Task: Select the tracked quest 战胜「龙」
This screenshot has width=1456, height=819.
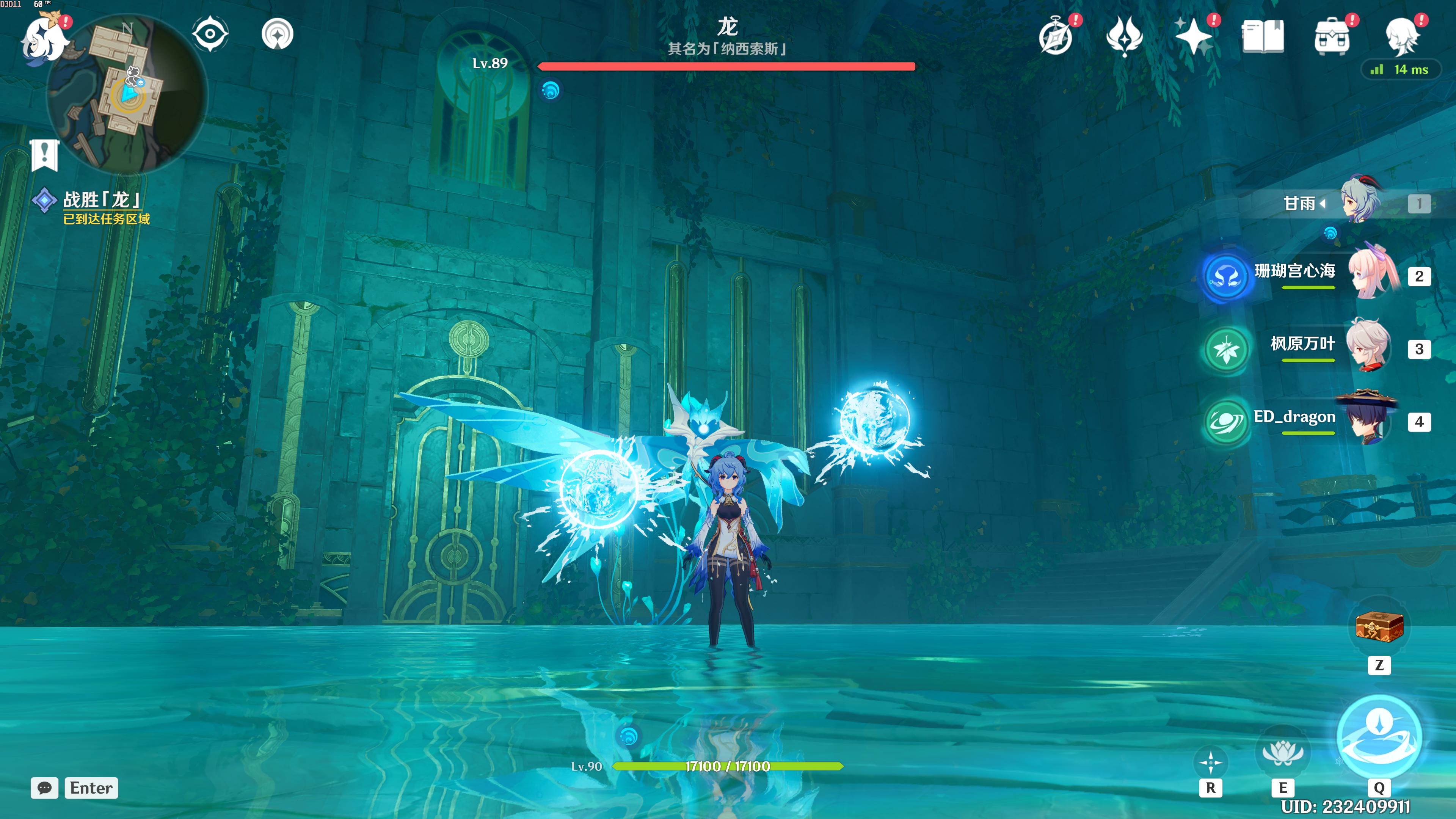Action: pos(102,199)
